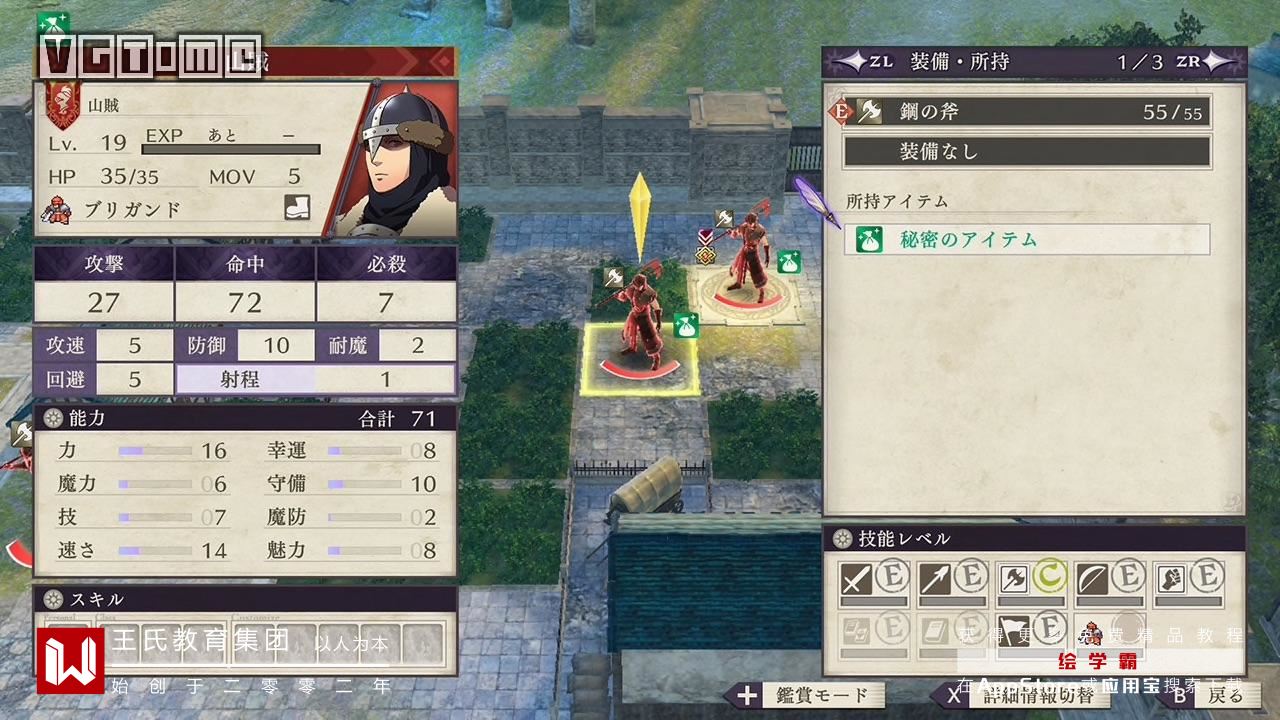Click the red W watermark logo

(70, 659)
